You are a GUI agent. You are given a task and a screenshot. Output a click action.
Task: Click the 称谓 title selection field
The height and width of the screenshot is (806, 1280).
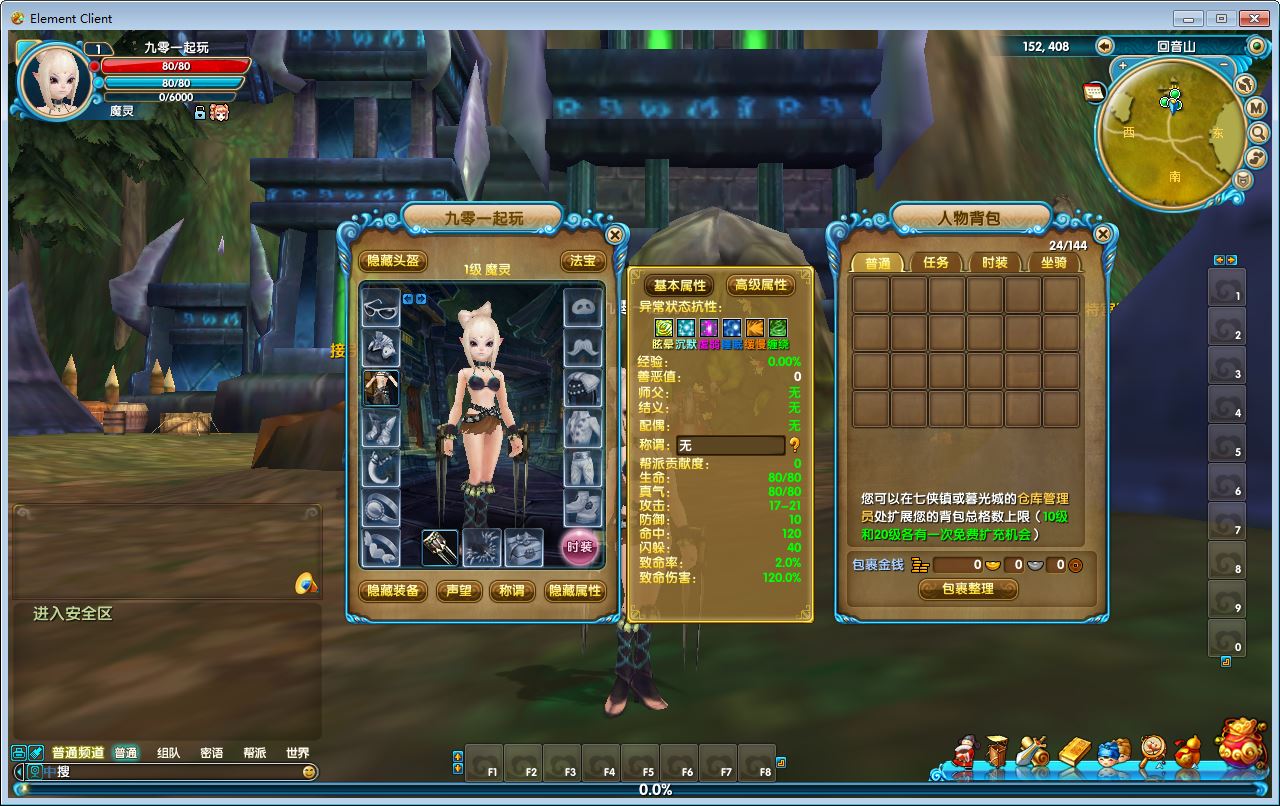730,445
